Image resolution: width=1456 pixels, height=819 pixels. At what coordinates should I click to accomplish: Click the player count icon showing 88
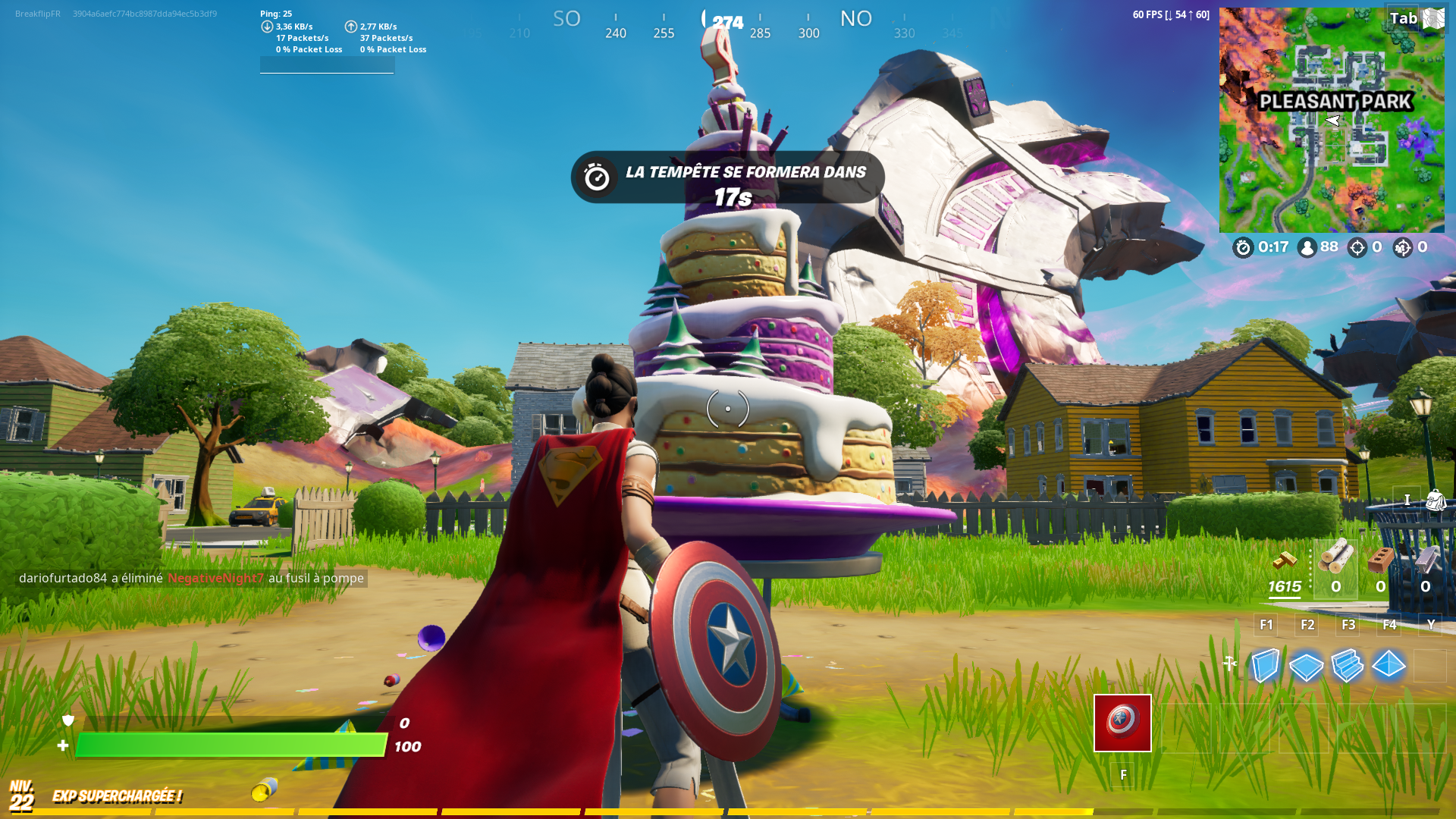pyautogui.click(x=1307, y=248)
